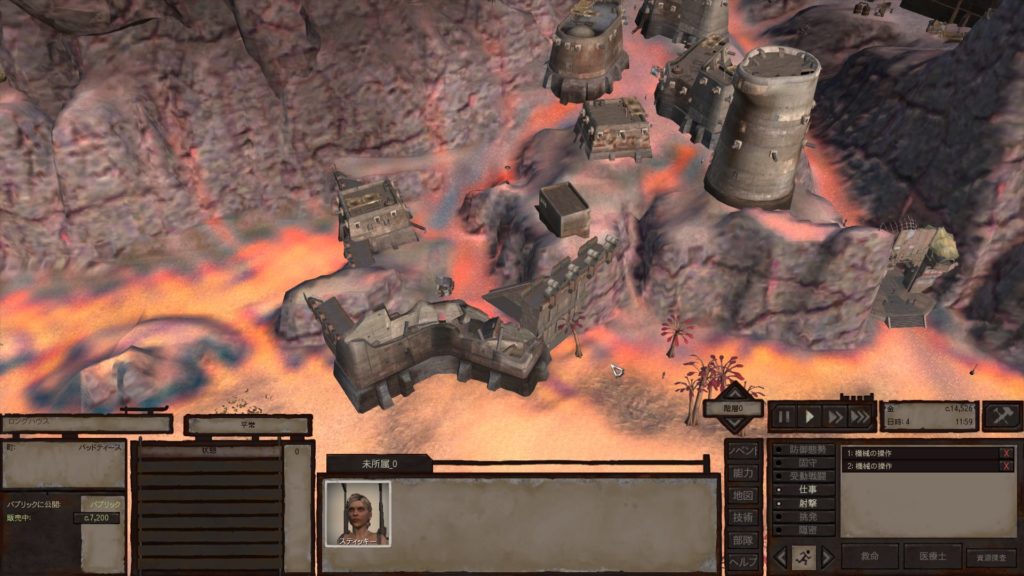Lower the floor level with down arrow

(734, 425)
